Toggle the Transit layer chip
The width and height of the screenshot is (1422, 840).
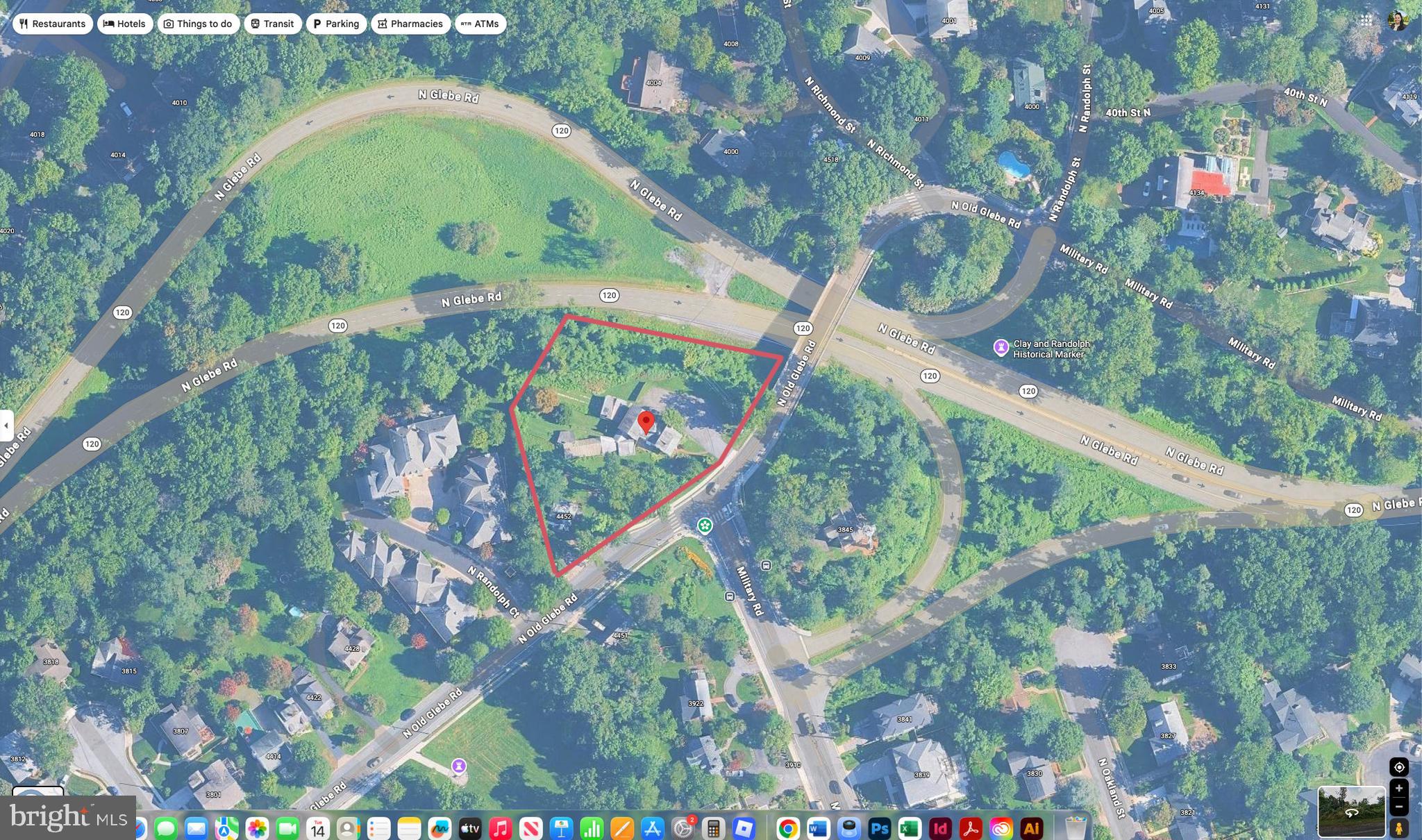(273, 23)
